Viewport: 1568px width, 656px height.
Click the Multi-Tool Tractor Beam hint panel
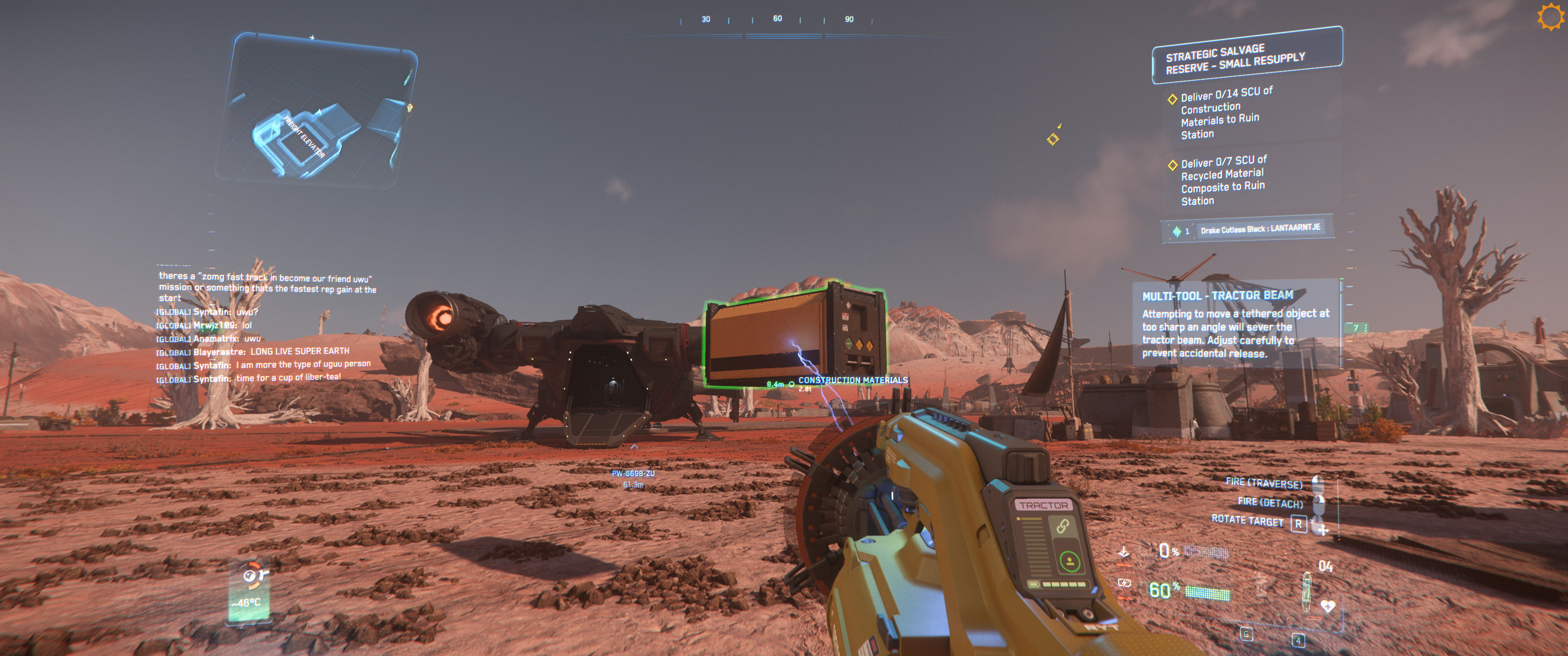pos(1236,324)
